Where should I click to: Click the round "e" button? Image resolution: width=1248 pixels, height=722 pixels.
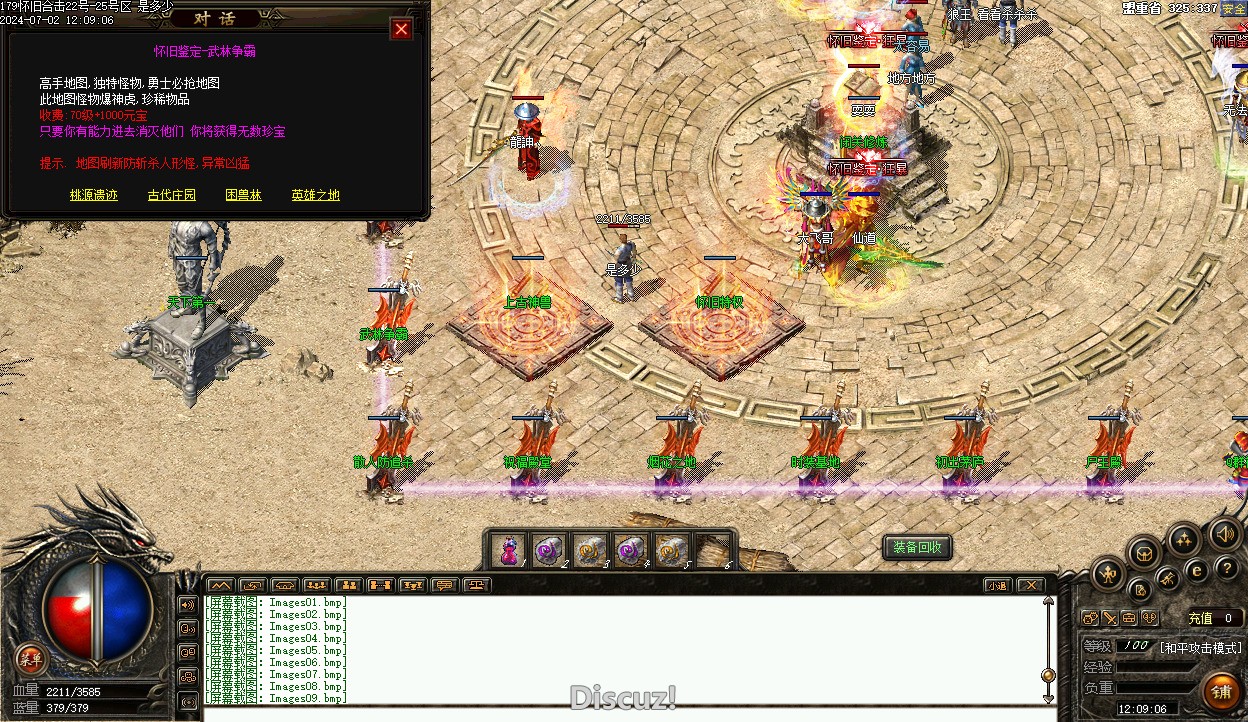point(1196,570)
